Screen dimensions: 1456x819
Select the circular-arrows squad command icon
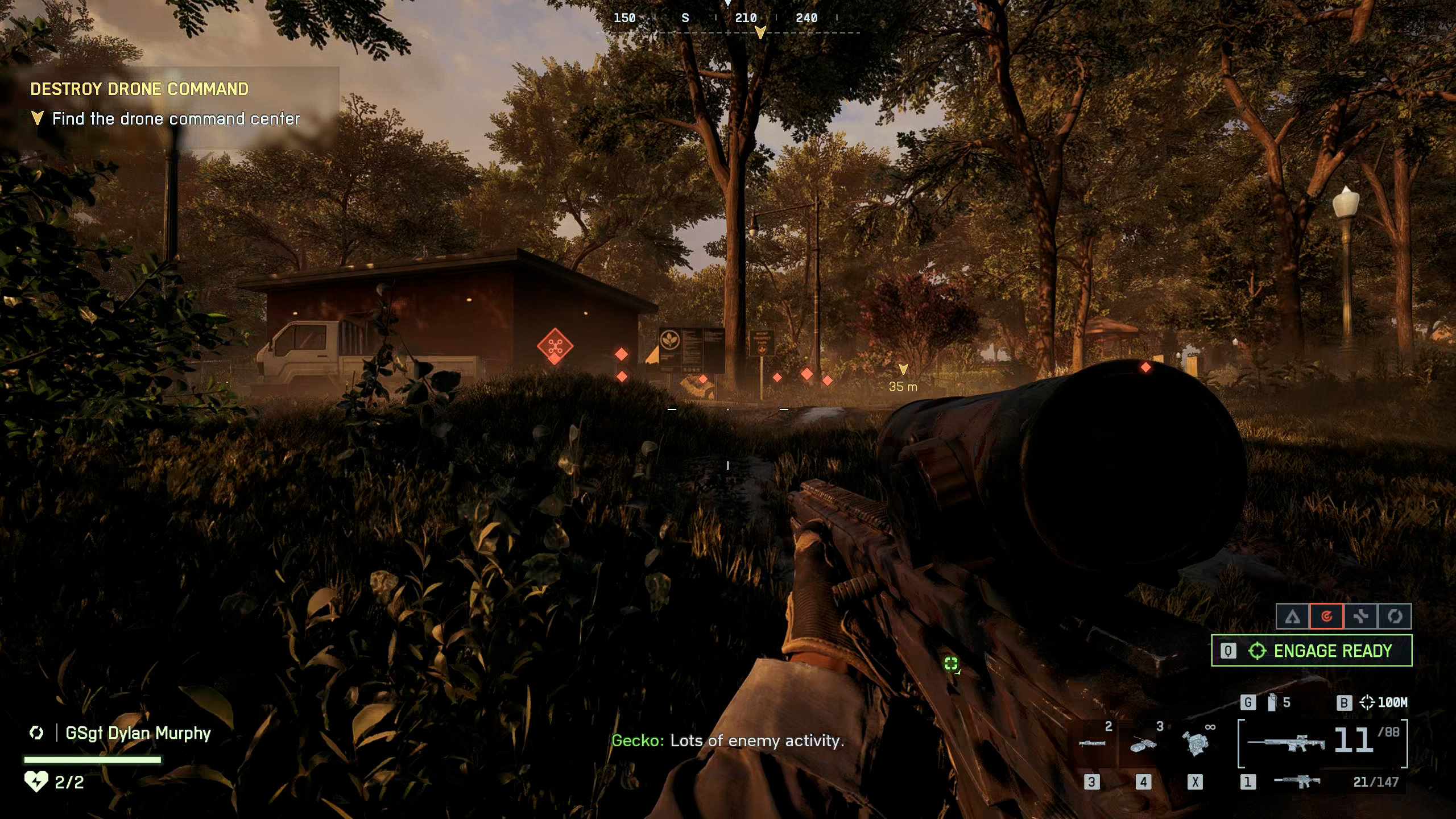1394,617
